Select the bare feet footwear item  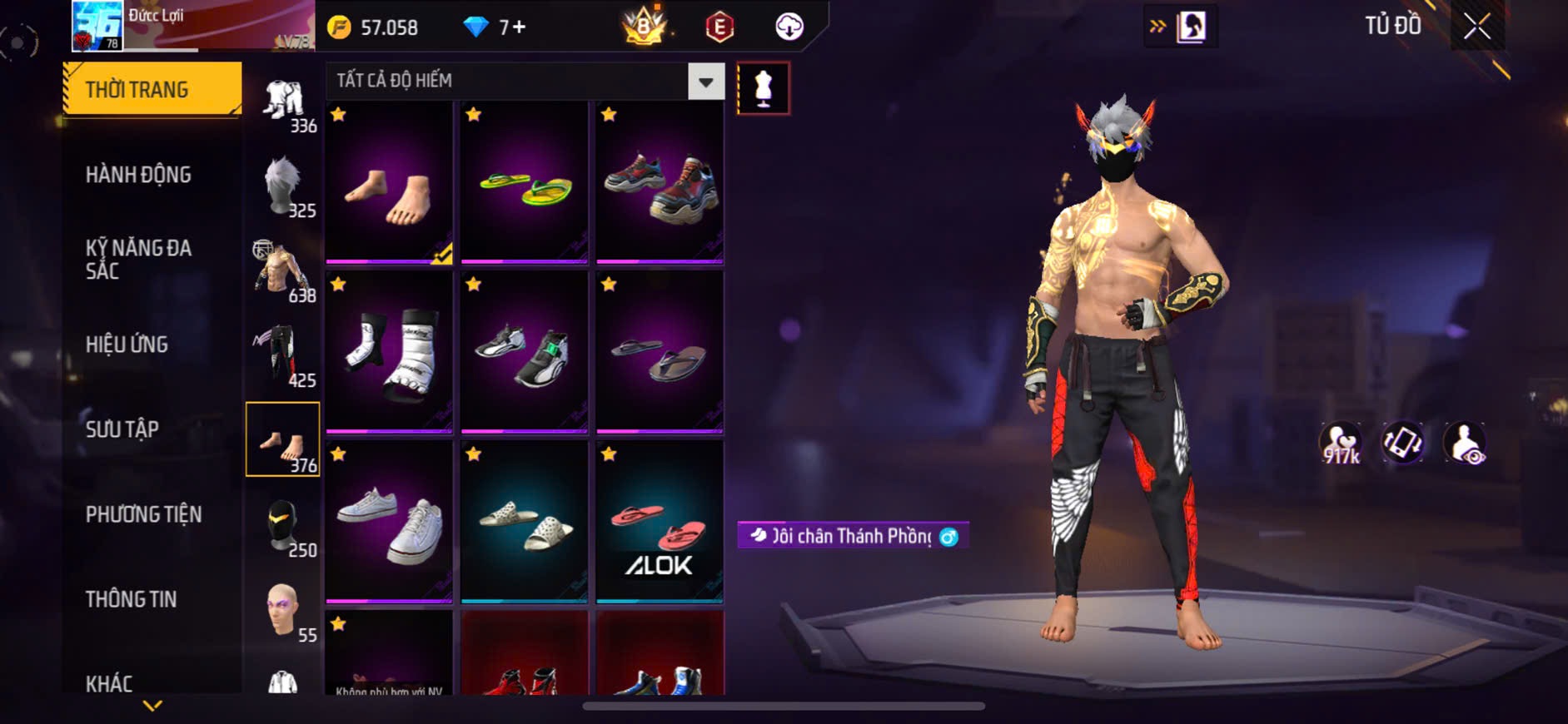coord(389,183)
